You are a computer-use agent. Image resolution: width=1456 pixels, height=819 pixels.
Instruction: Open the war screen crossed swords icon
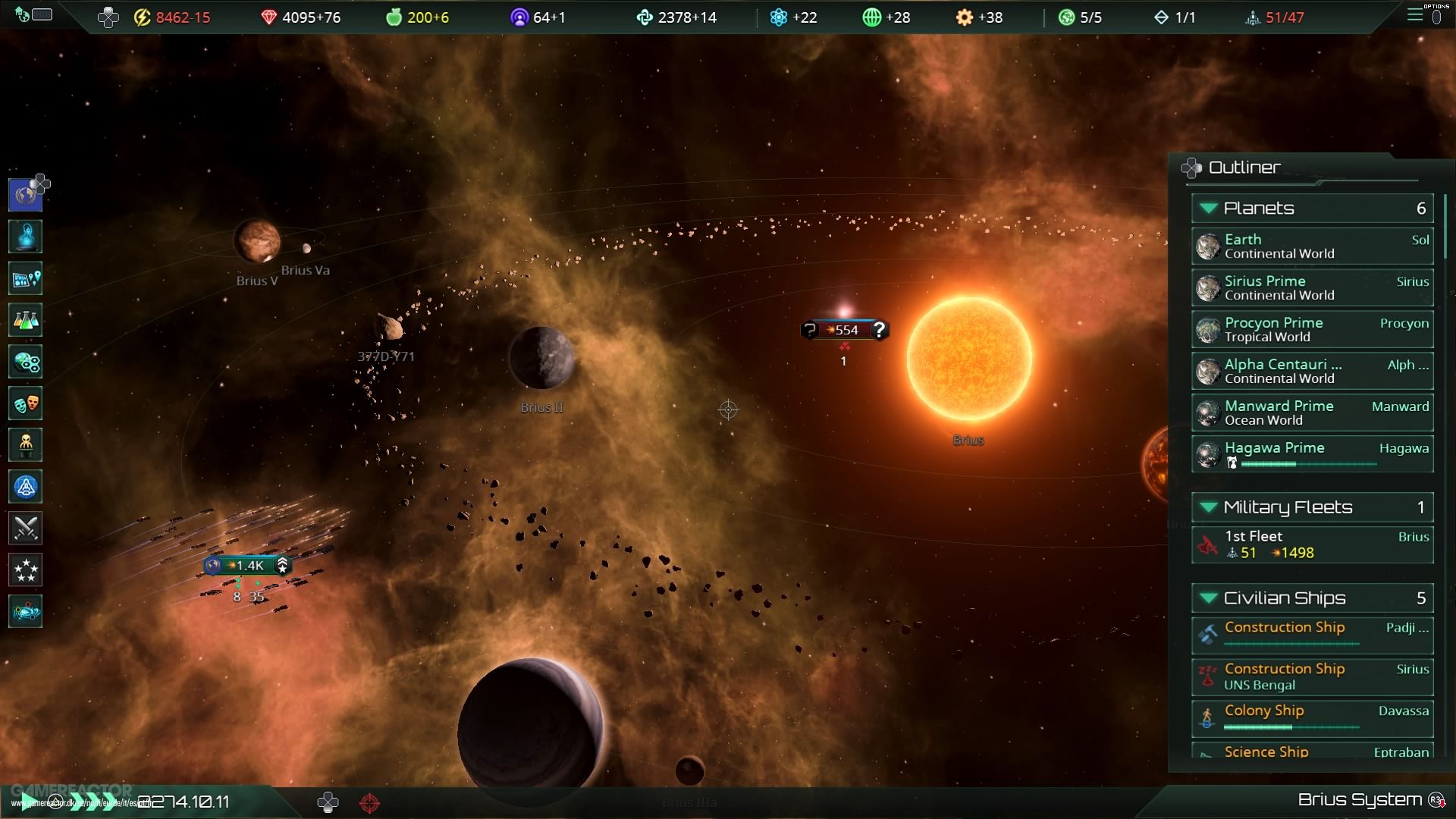click(25, 529)
